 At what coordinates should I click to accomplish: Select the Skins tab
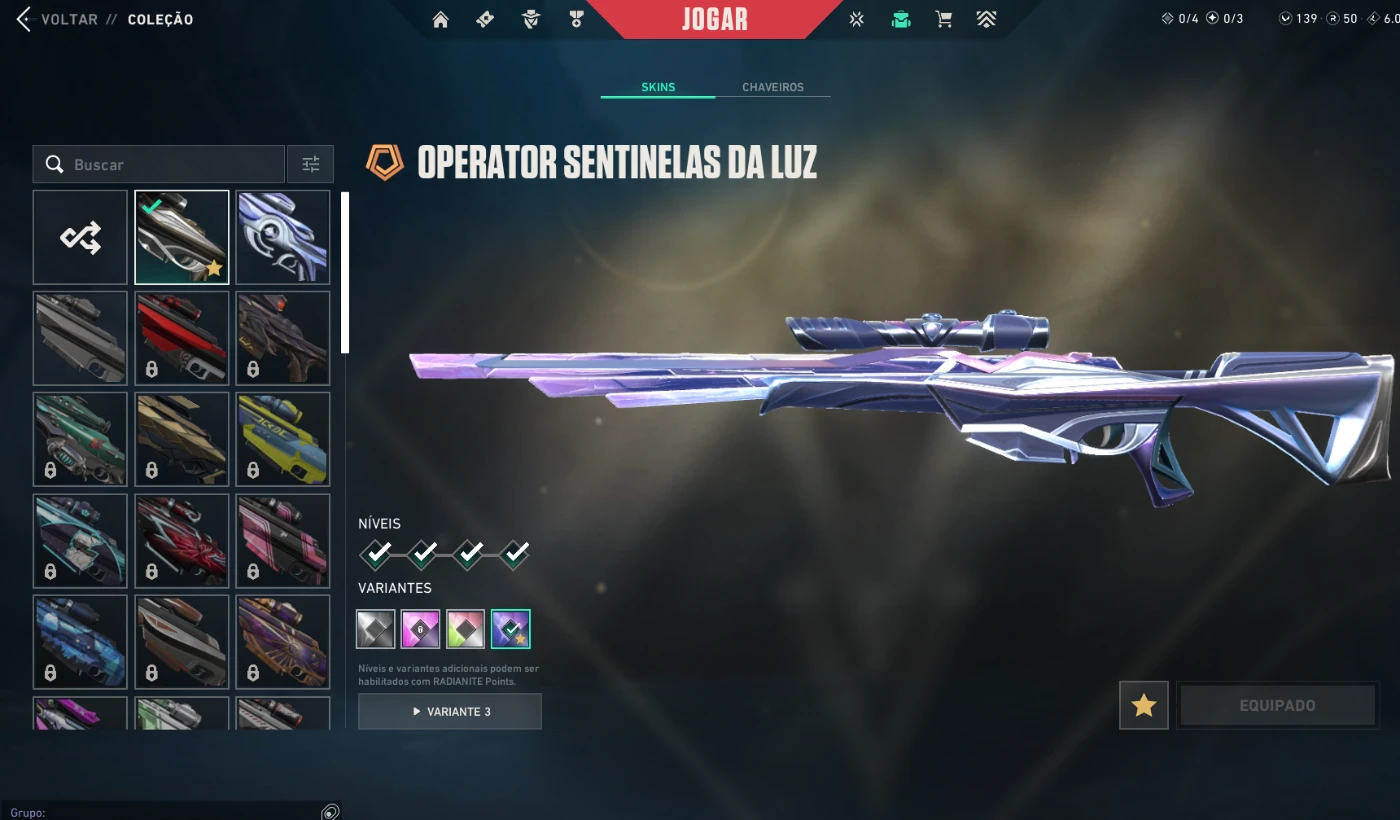tap(658, 87)
